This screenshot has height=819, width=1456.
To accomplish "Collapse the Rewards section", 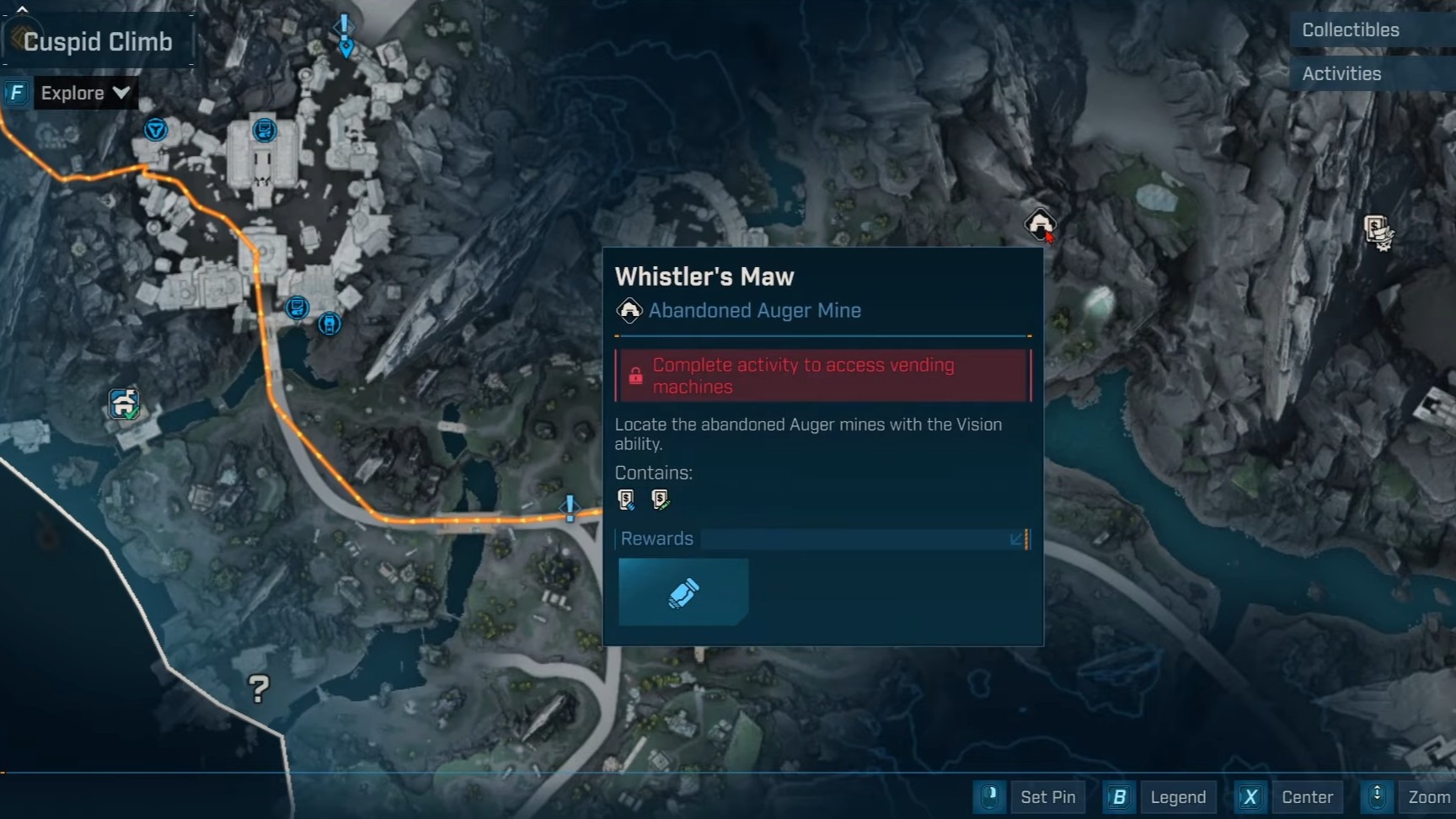I will click(1017, 539).
